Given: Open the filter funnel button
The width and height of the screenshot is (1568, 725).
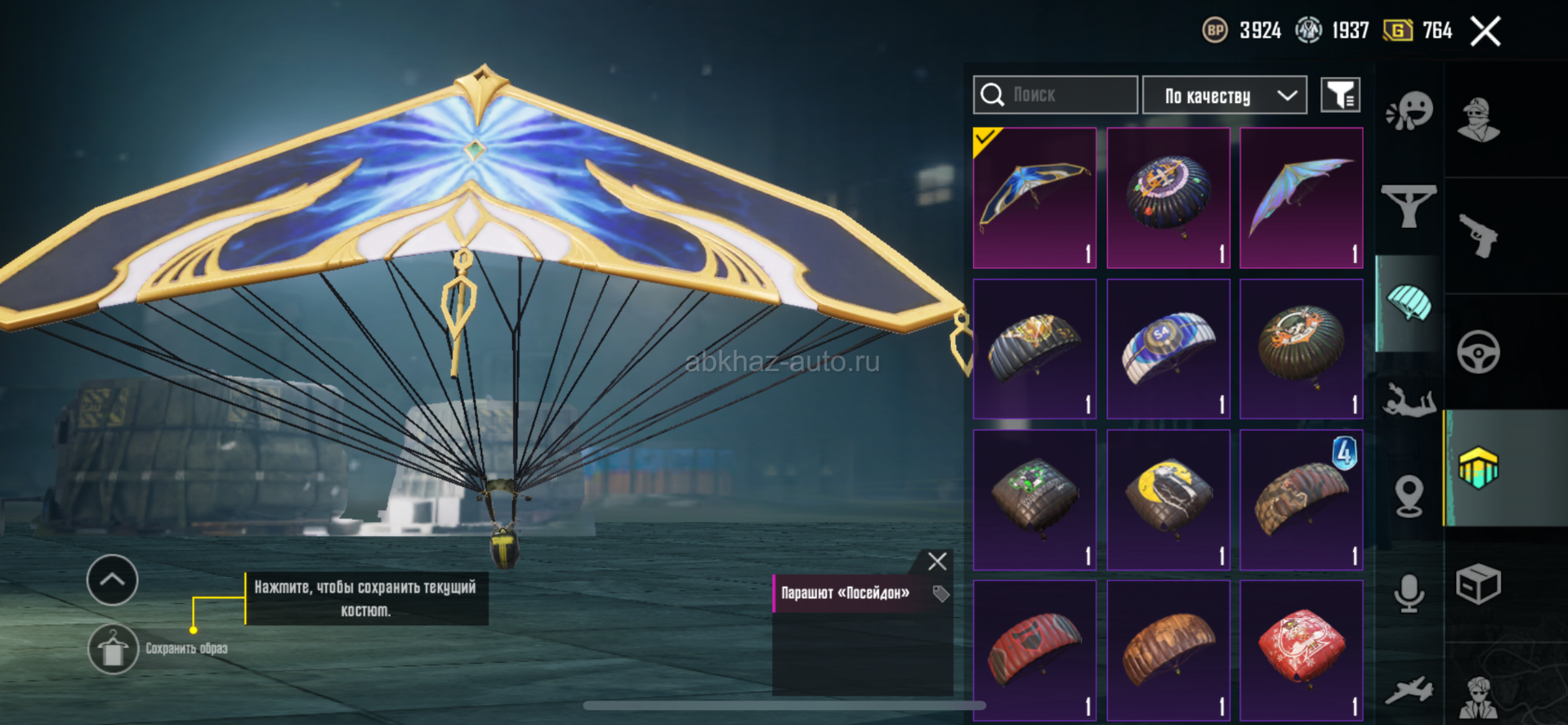Looking at the screenshot, I should (x=1340, y=96).
